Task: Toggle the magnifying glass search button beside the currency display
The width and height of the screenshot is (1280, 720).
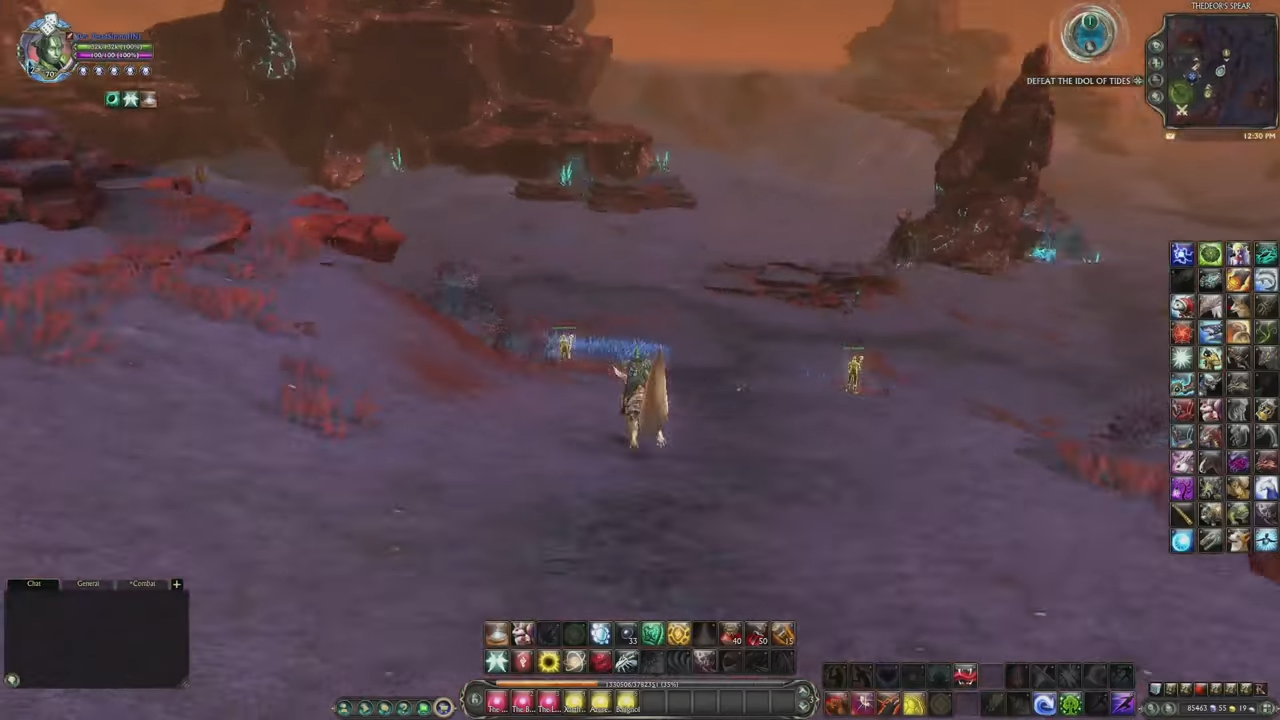Action: coord(1152,708)
